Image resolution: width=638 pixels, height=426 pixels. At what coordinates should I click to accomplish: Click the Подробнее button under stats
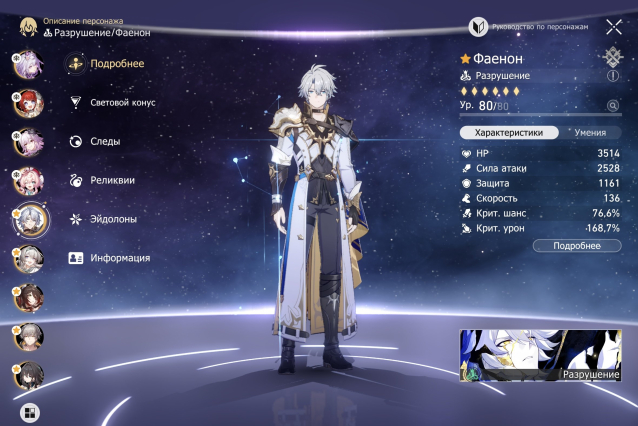pyautogui.click(x=577, y=245)
